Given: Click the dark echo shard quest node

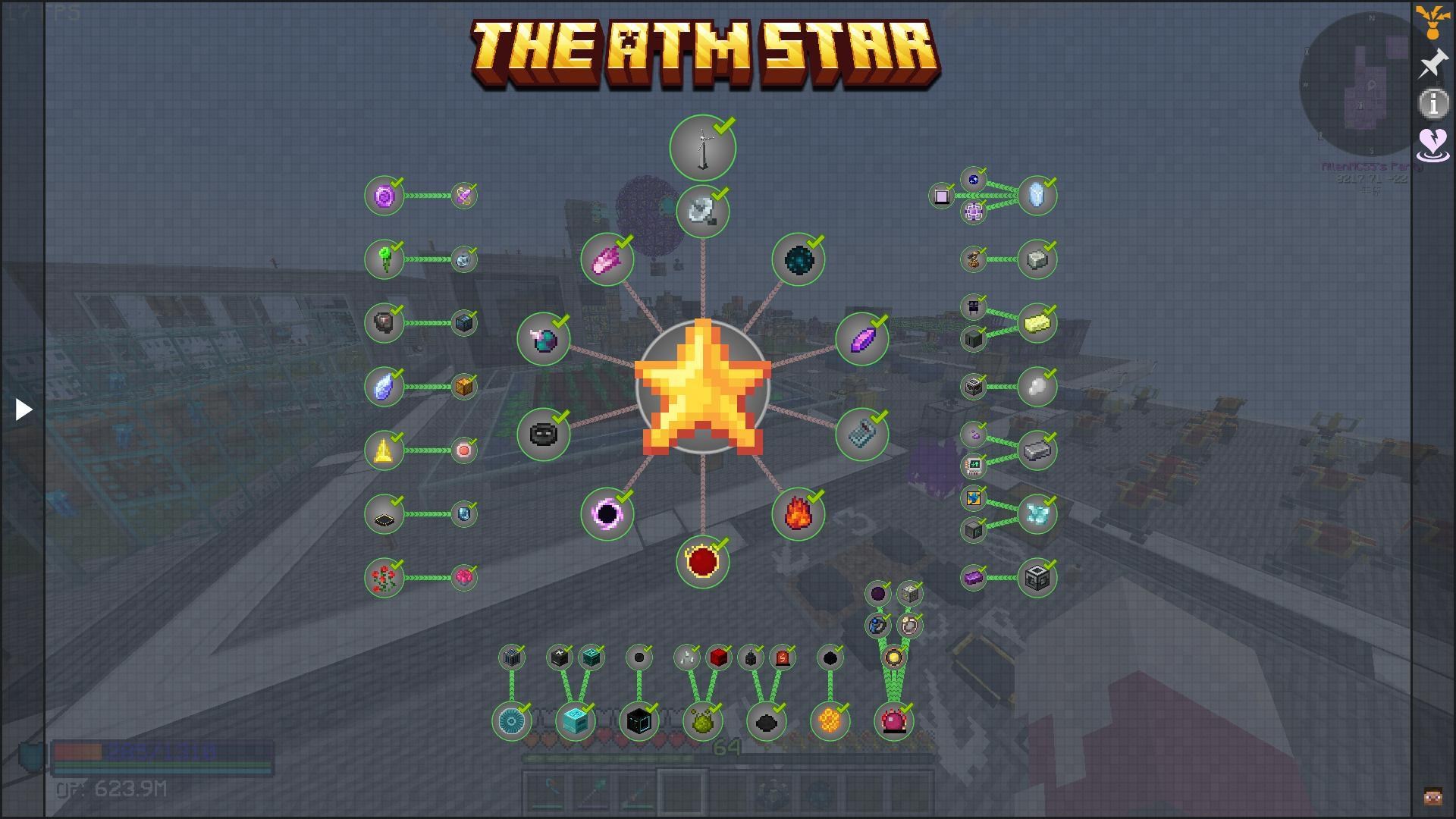Looking at the screenshot, I should pyautogui.click(x=797, y=260).
